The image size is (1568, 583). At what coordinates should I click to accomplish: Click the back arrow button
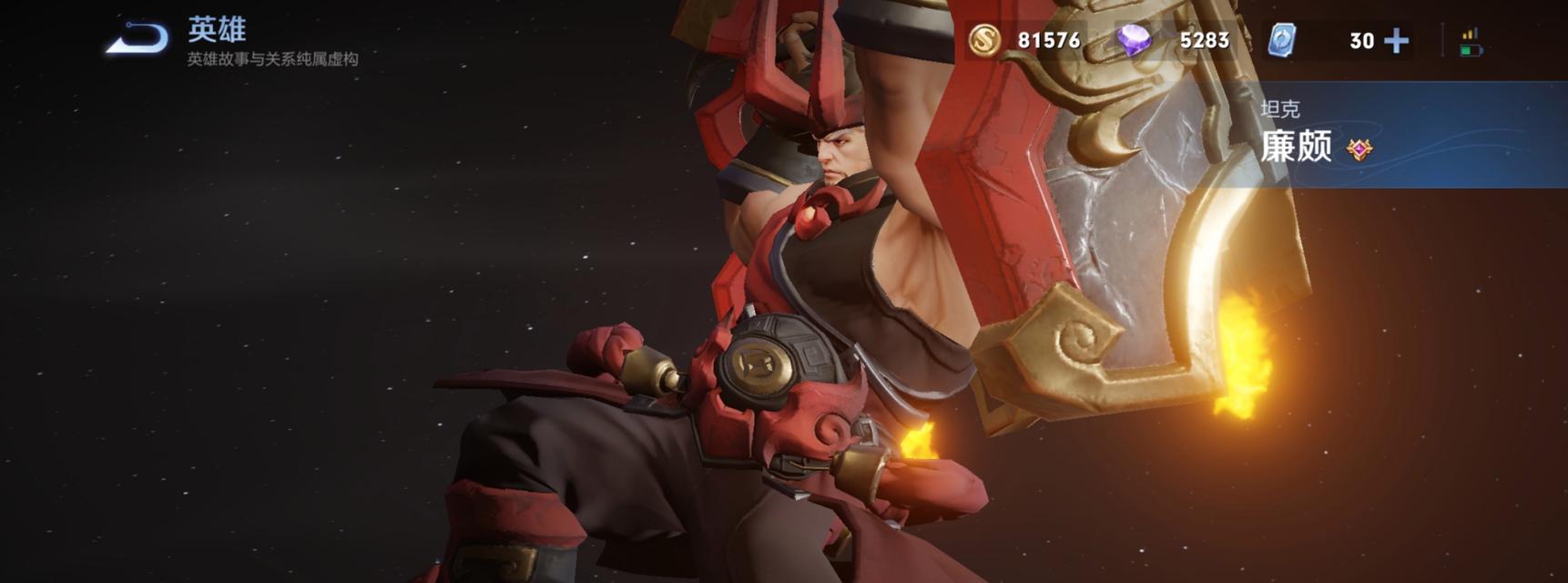coord(137,38)
